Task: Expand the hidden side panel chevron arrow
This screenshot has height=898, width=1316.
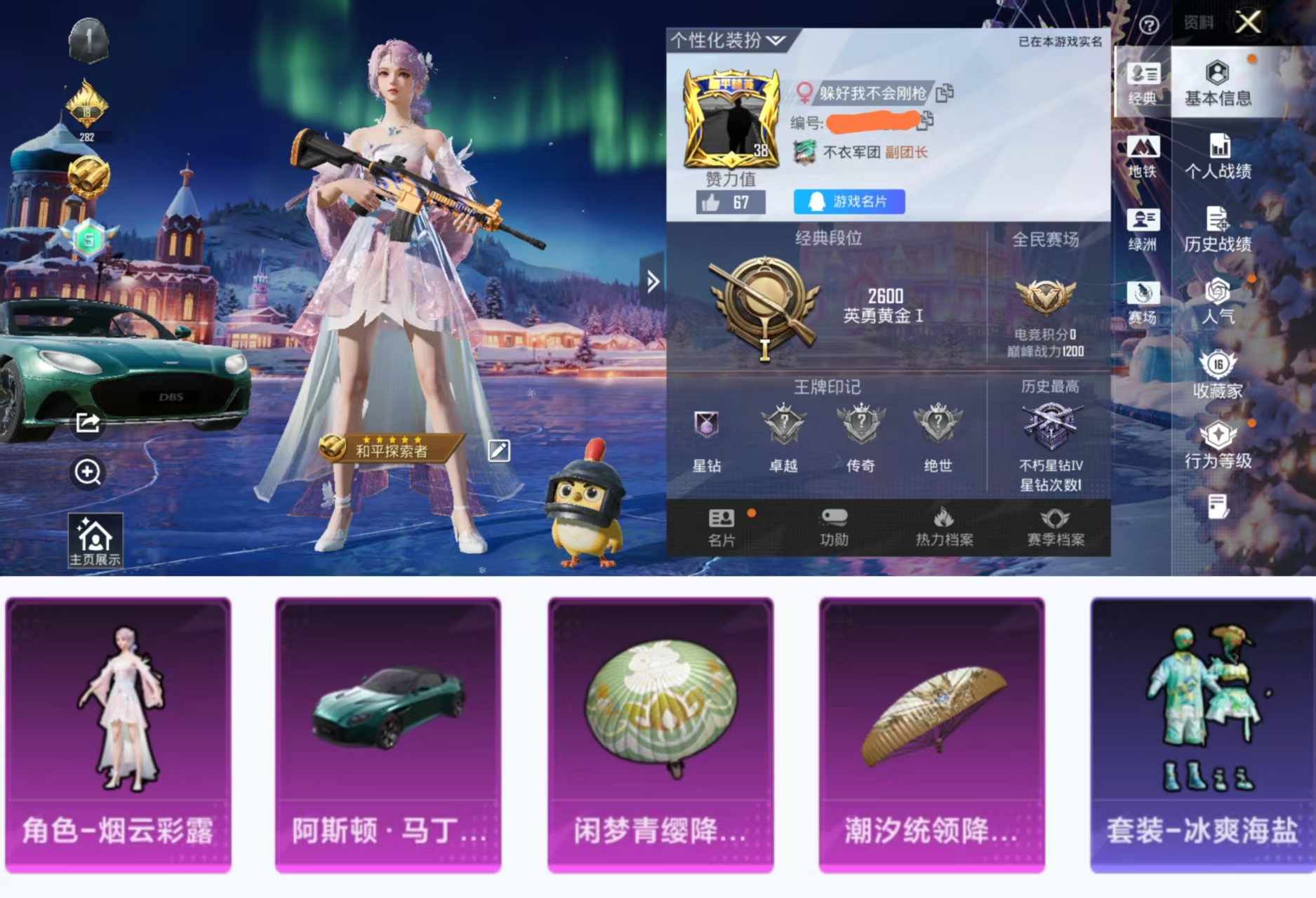Action: pos(653,282)
